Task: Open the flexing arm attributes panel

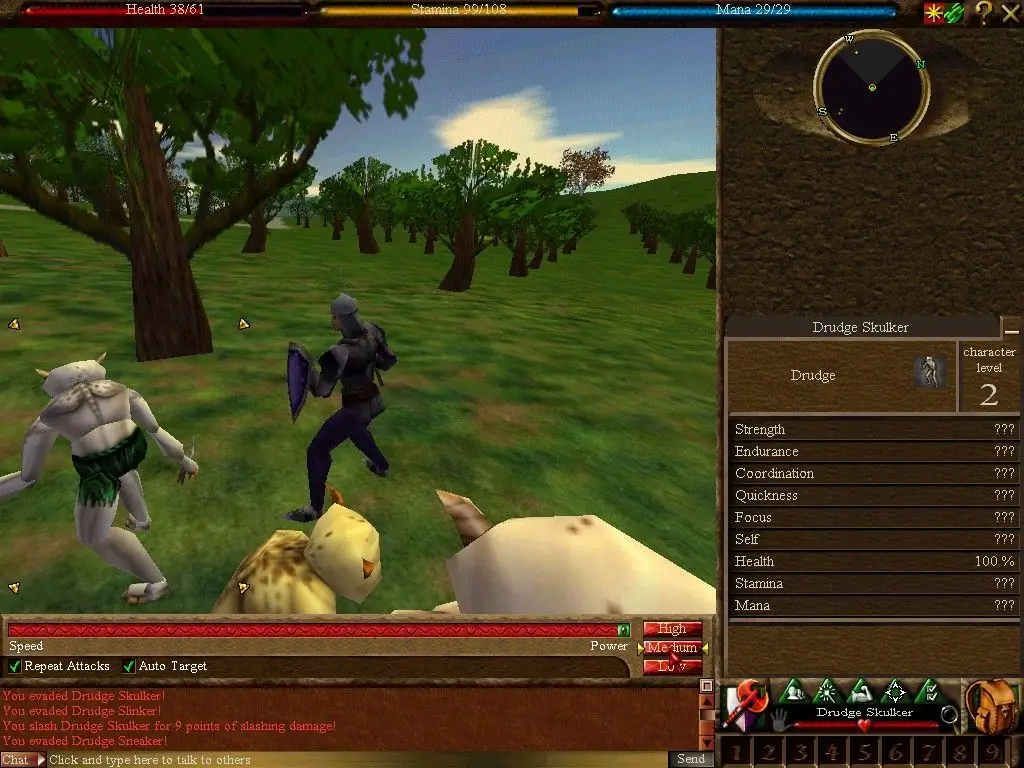Action: coord(861,691)
